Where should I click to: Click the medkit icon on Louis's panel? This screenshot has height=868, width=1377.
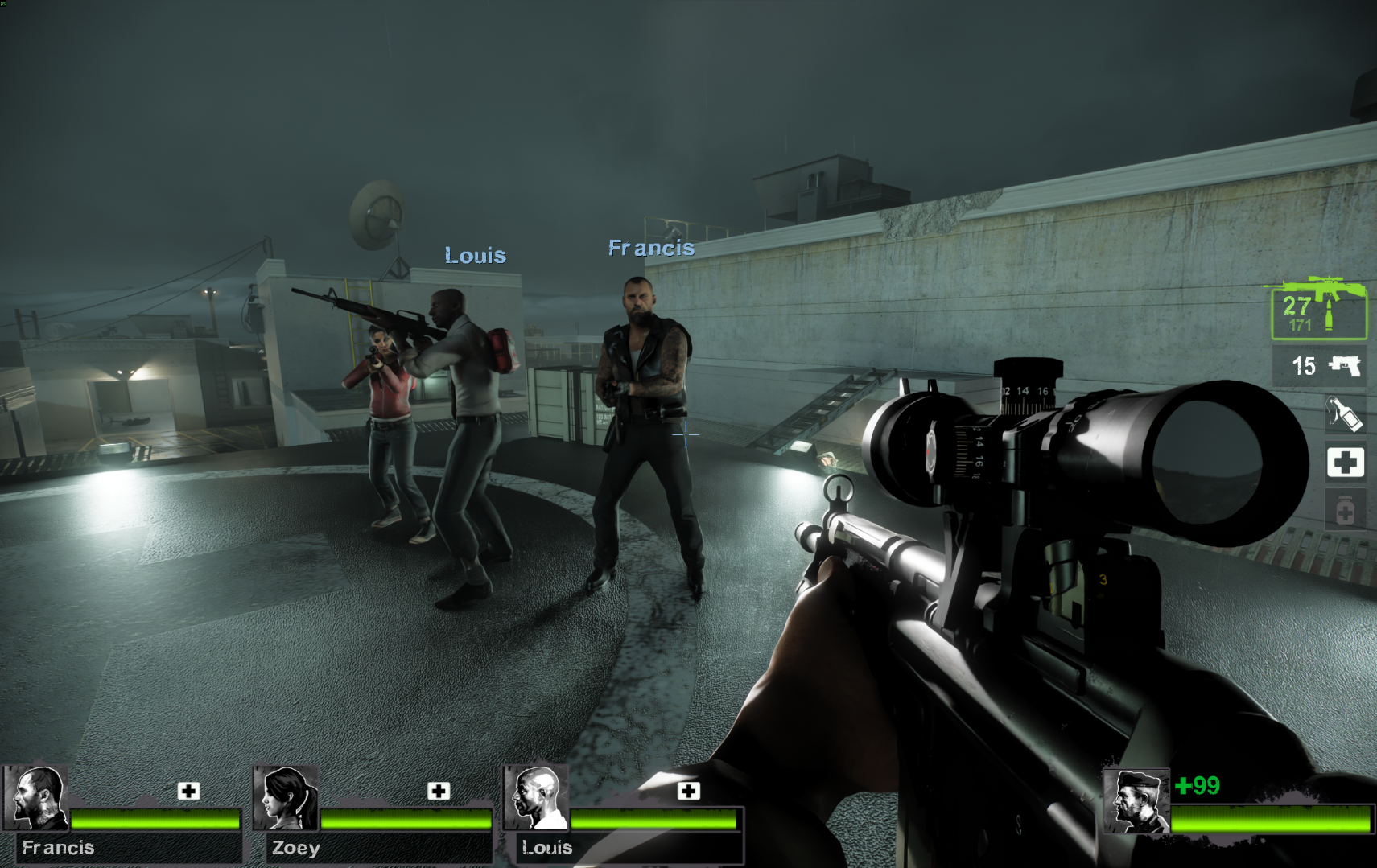point(688,791)
